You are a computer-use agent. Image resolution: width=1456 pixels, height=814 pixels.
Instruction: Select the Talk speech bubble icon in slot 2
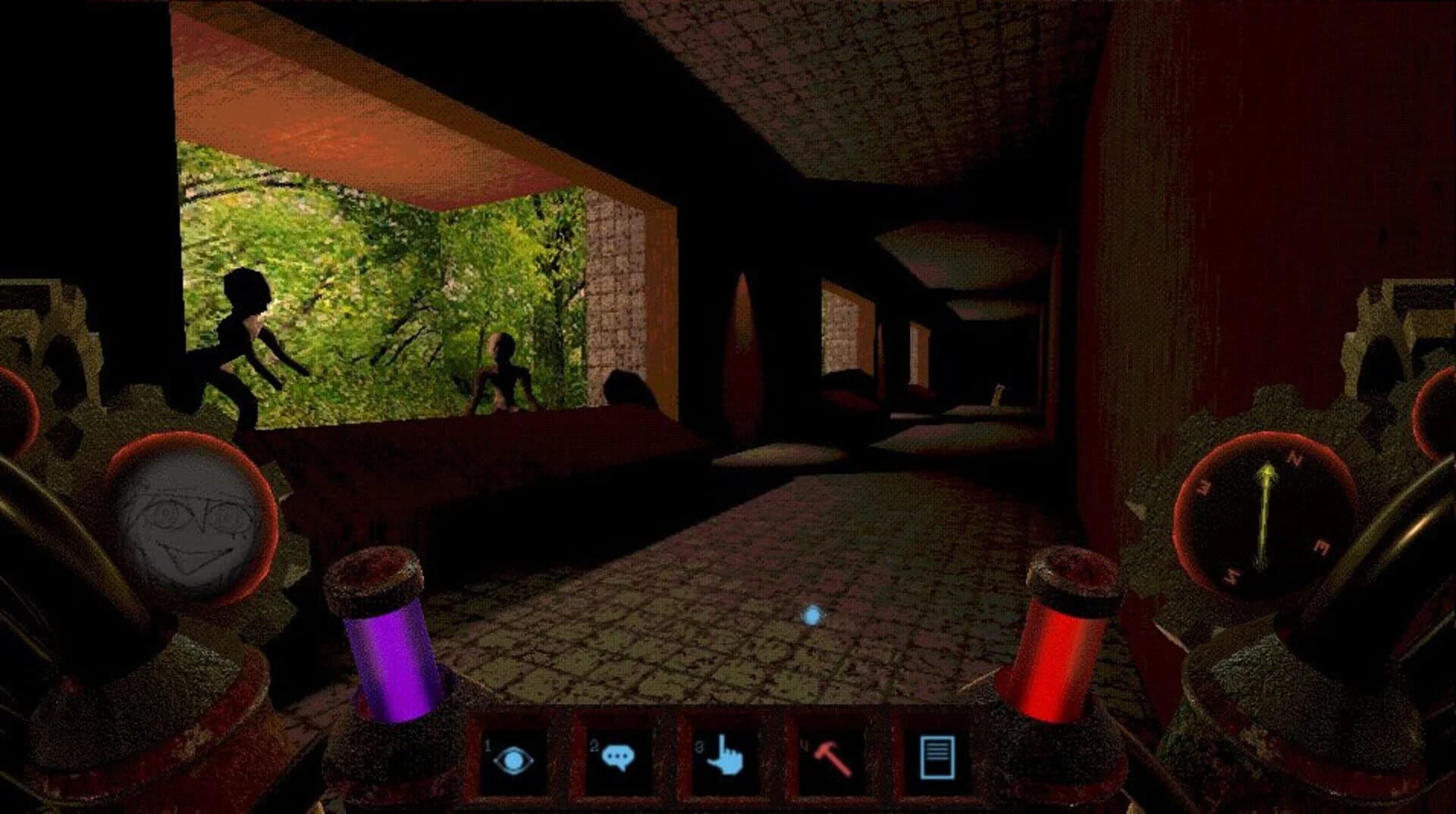(x=618, y=754)
